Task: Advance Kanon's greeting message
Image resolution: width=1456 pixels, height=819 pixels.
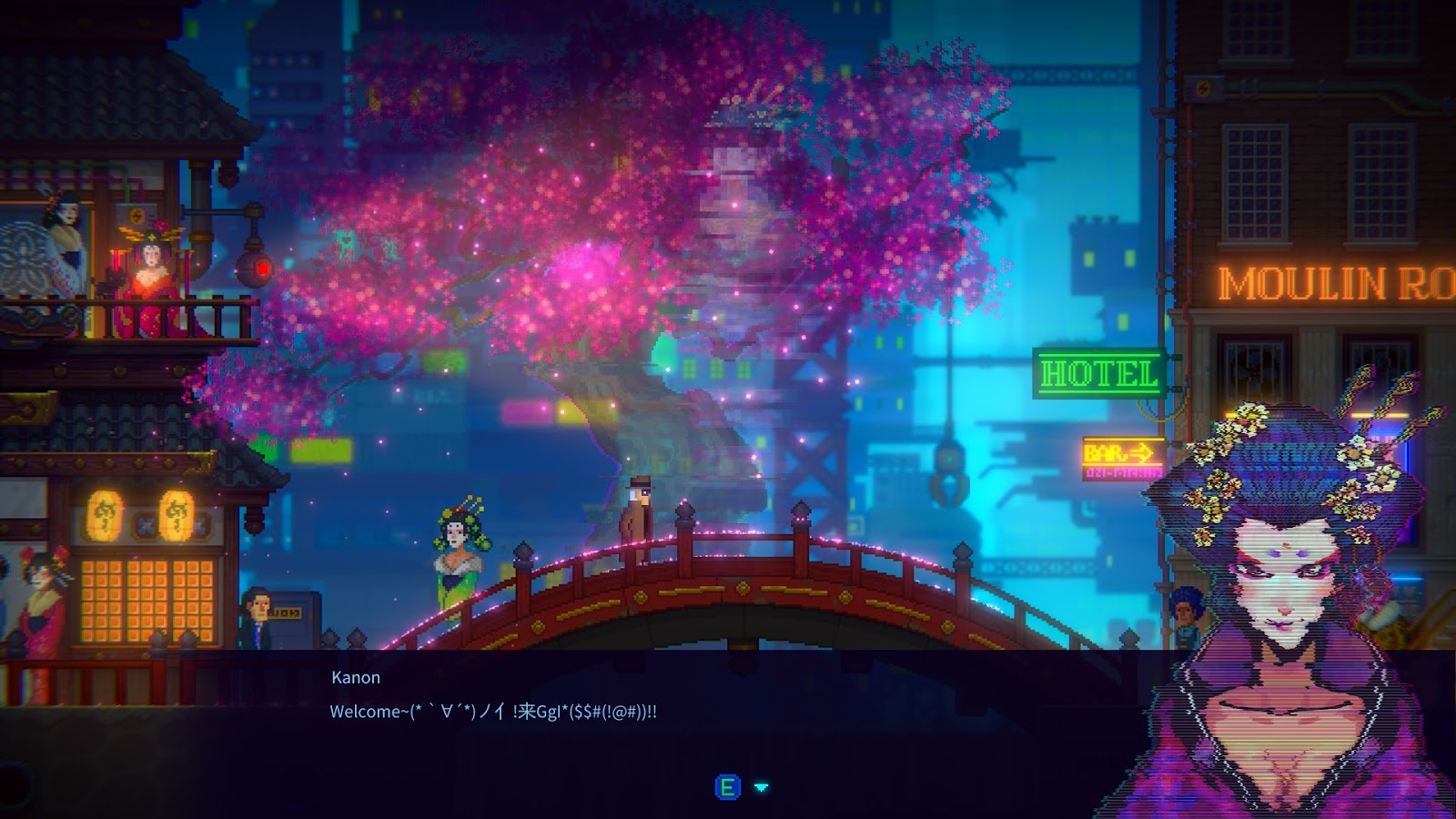Action: [x=726, y=788]
